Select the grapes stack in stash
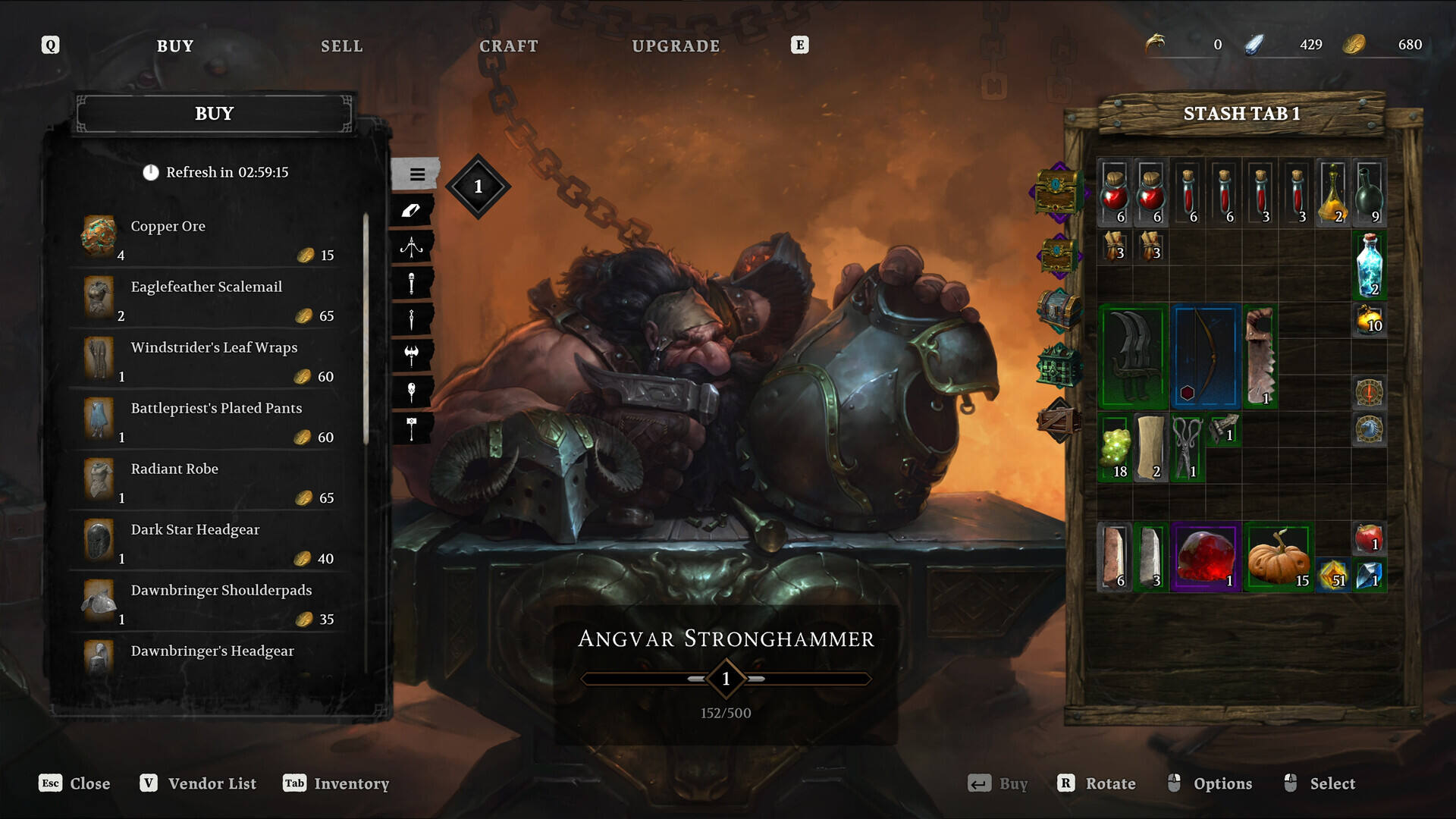Image resolution: width=1456 pixels, height=819 pixels. point(1116,449)
